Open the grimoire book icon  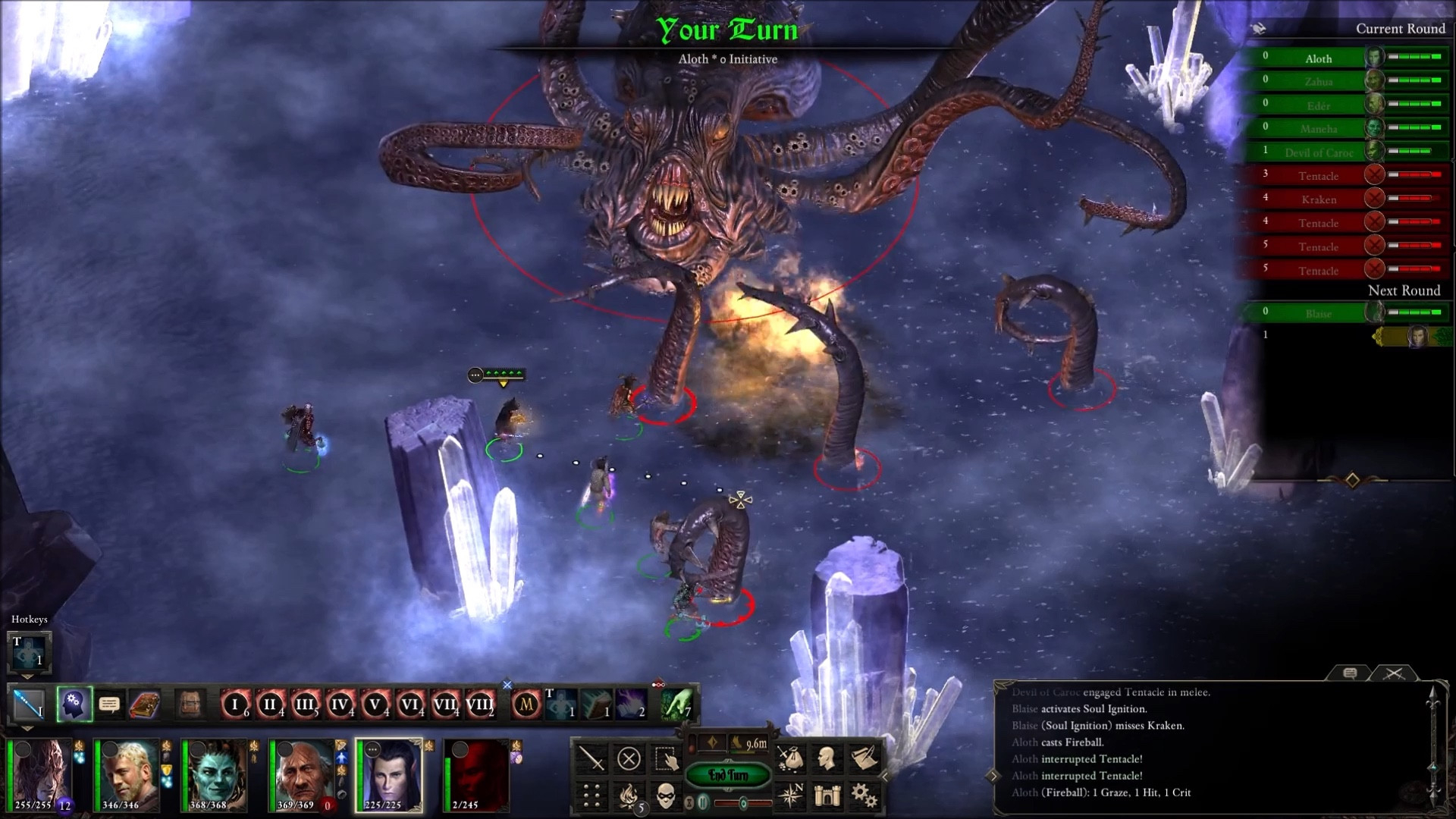click(x=144, y=705)
